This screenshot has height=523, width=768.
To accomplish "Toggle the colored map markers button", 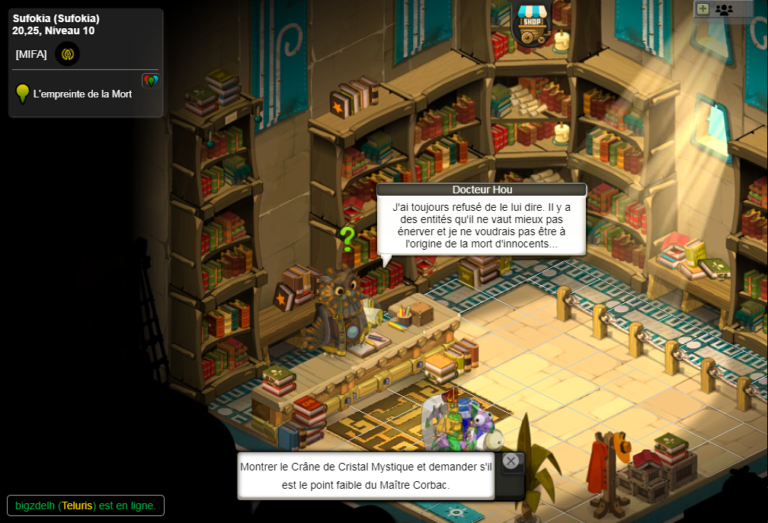I will point(150,80).
